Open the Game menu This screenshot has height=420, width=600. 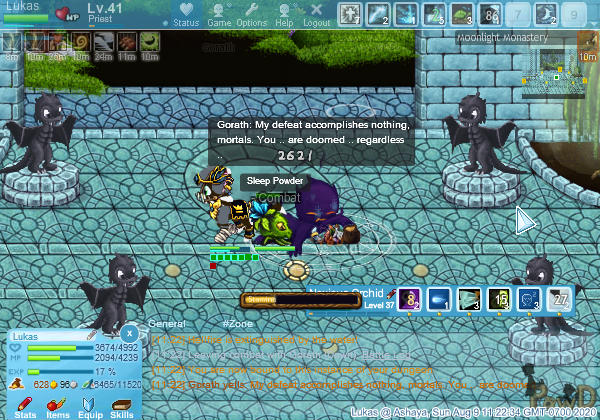(x=220, y=15)
